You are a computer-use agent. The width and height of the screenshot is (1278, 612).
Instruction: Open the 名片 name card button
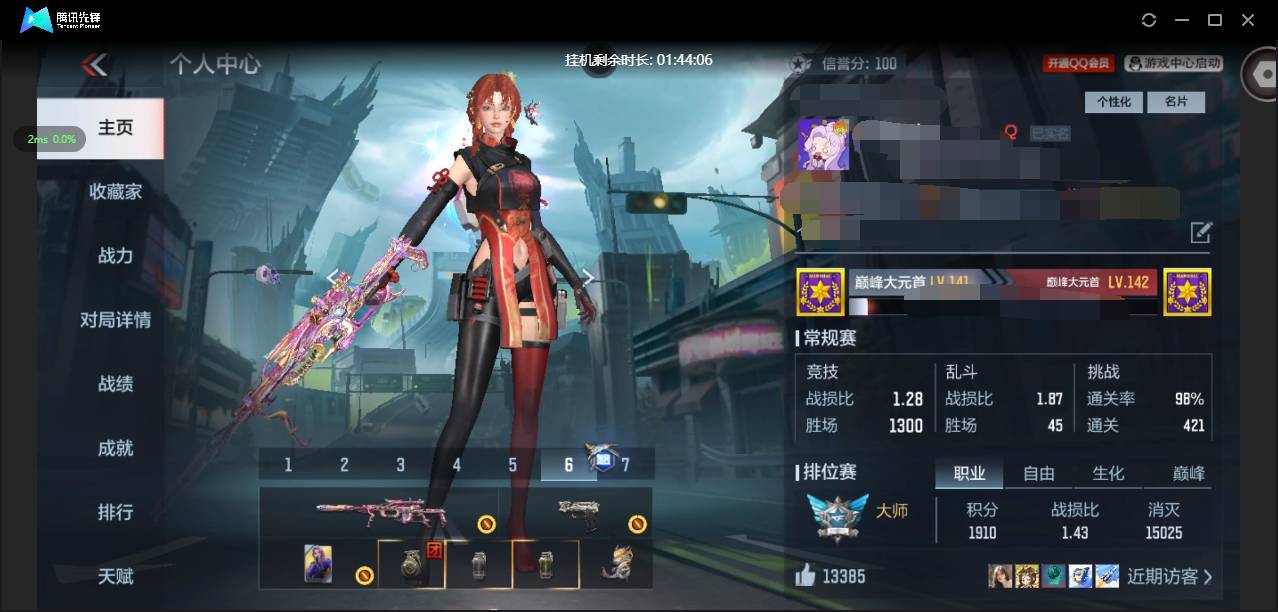[x=1175, y=102]
